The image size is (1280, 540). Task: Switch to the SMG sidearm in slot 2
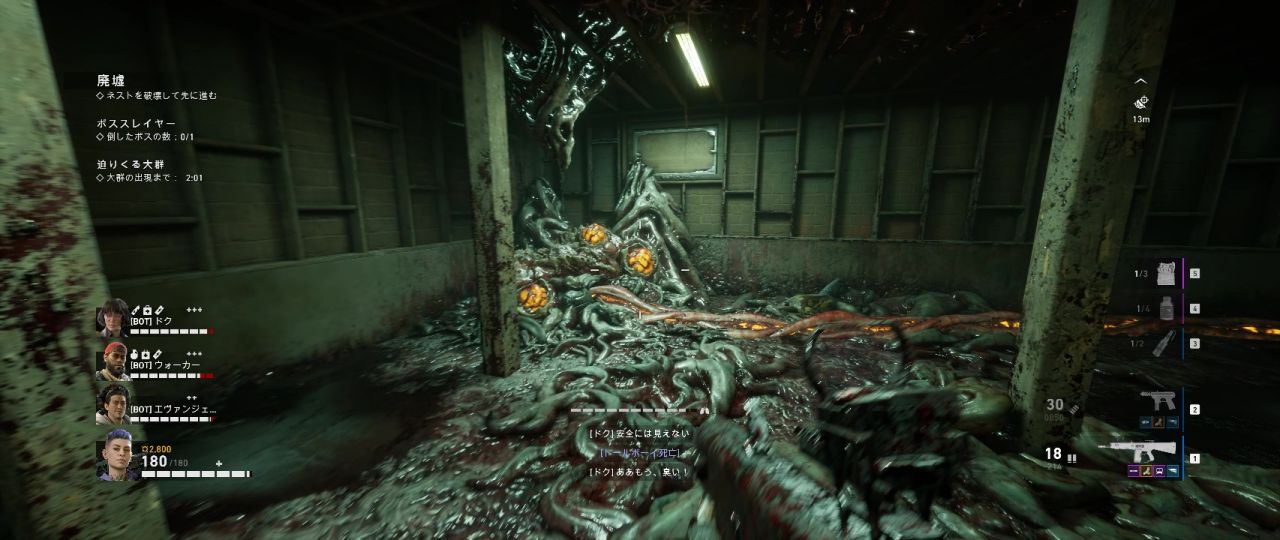(x=1157, y=403)
